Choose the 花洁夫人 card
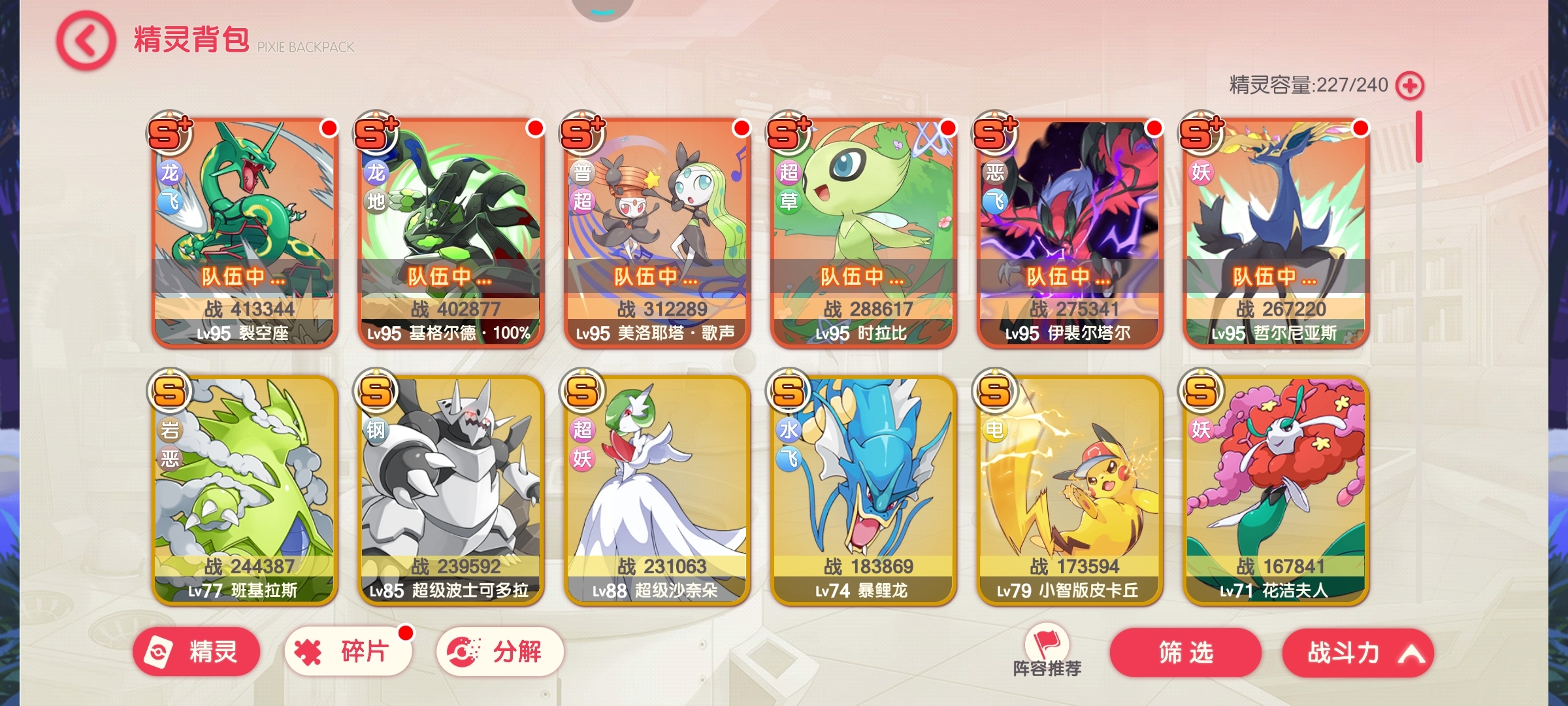 (1276, 490)
